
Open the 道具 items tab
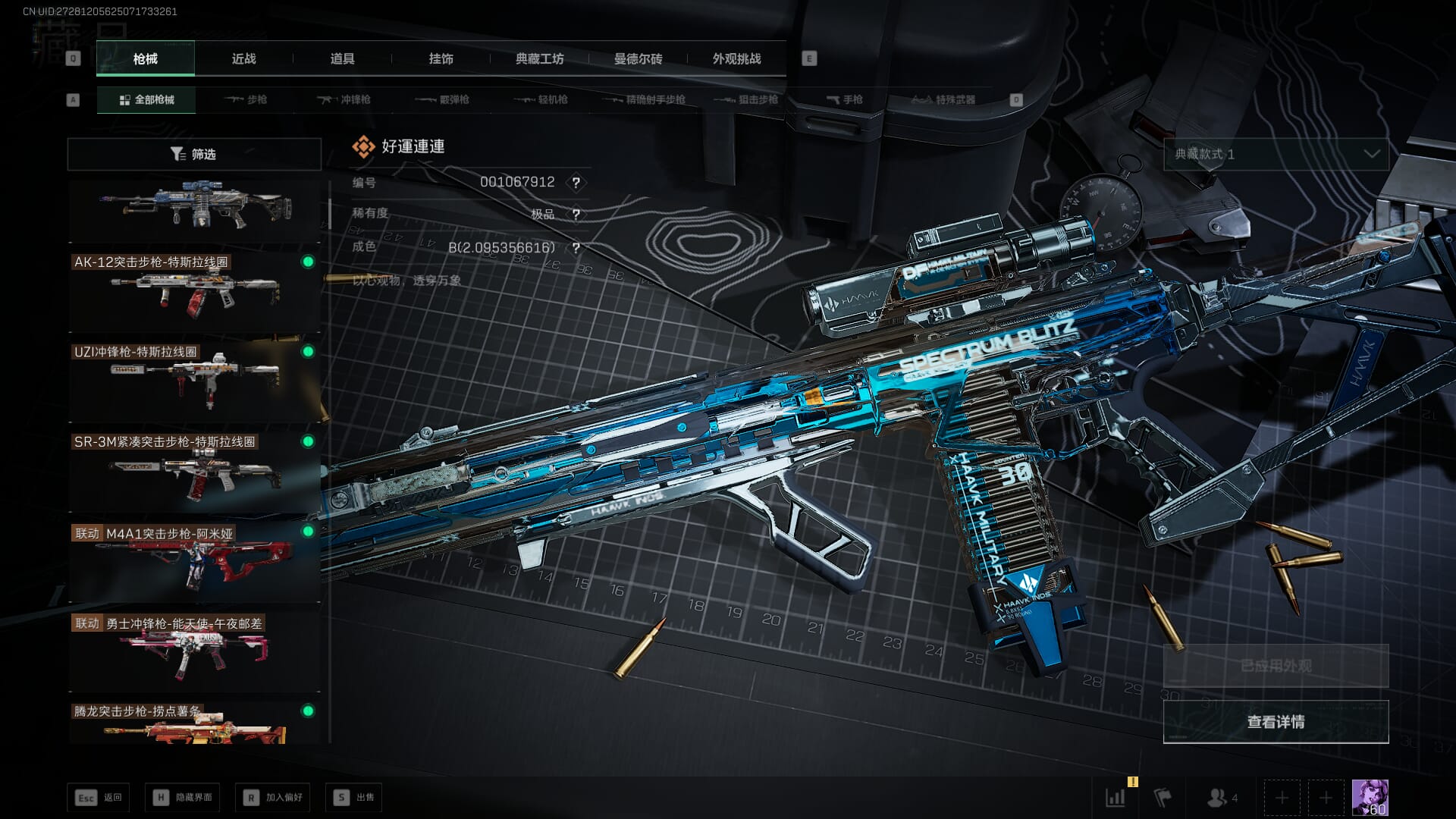342,58
